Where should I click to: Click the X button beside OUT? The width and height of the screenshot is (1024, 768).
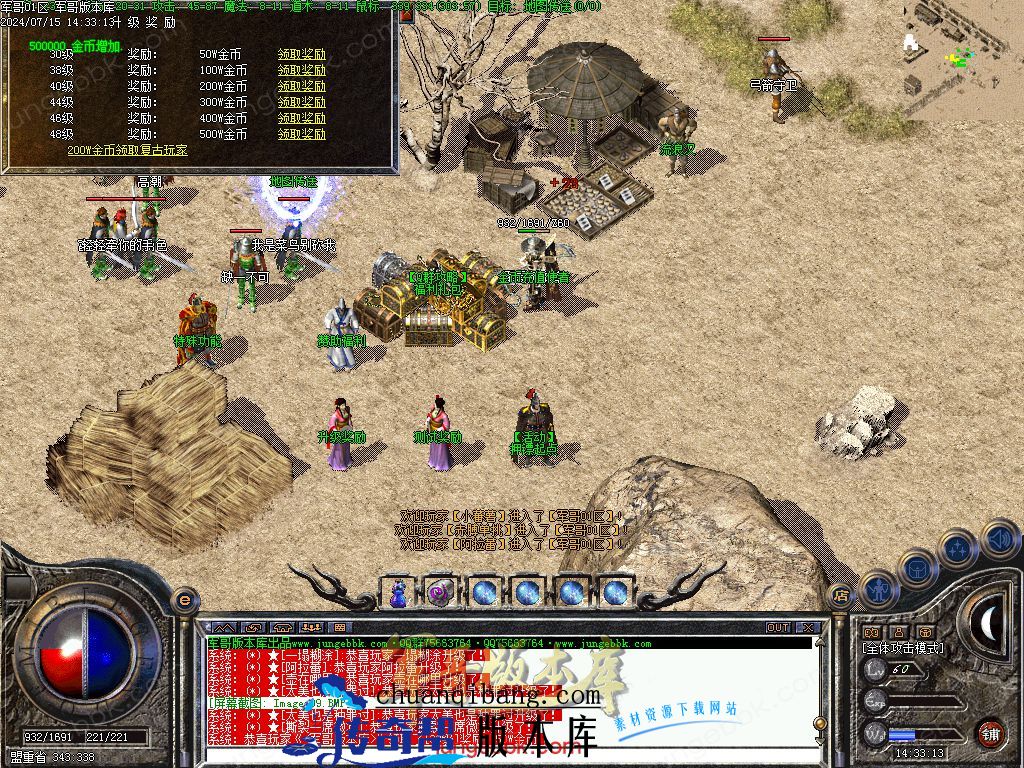(x=808, y=628)
